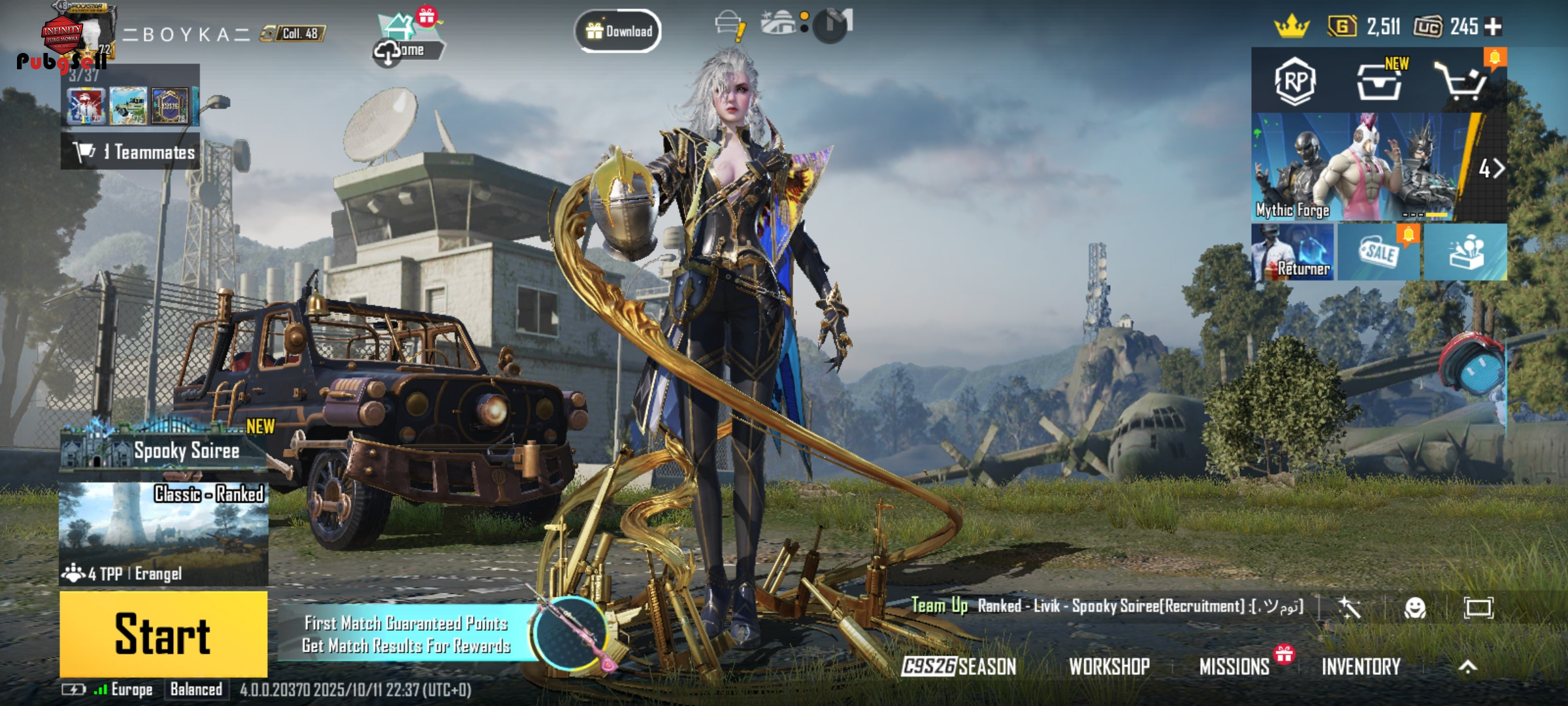Open the Classic - Ranked mode selector
Screen dimensions: 1568x706
(163, 533)
